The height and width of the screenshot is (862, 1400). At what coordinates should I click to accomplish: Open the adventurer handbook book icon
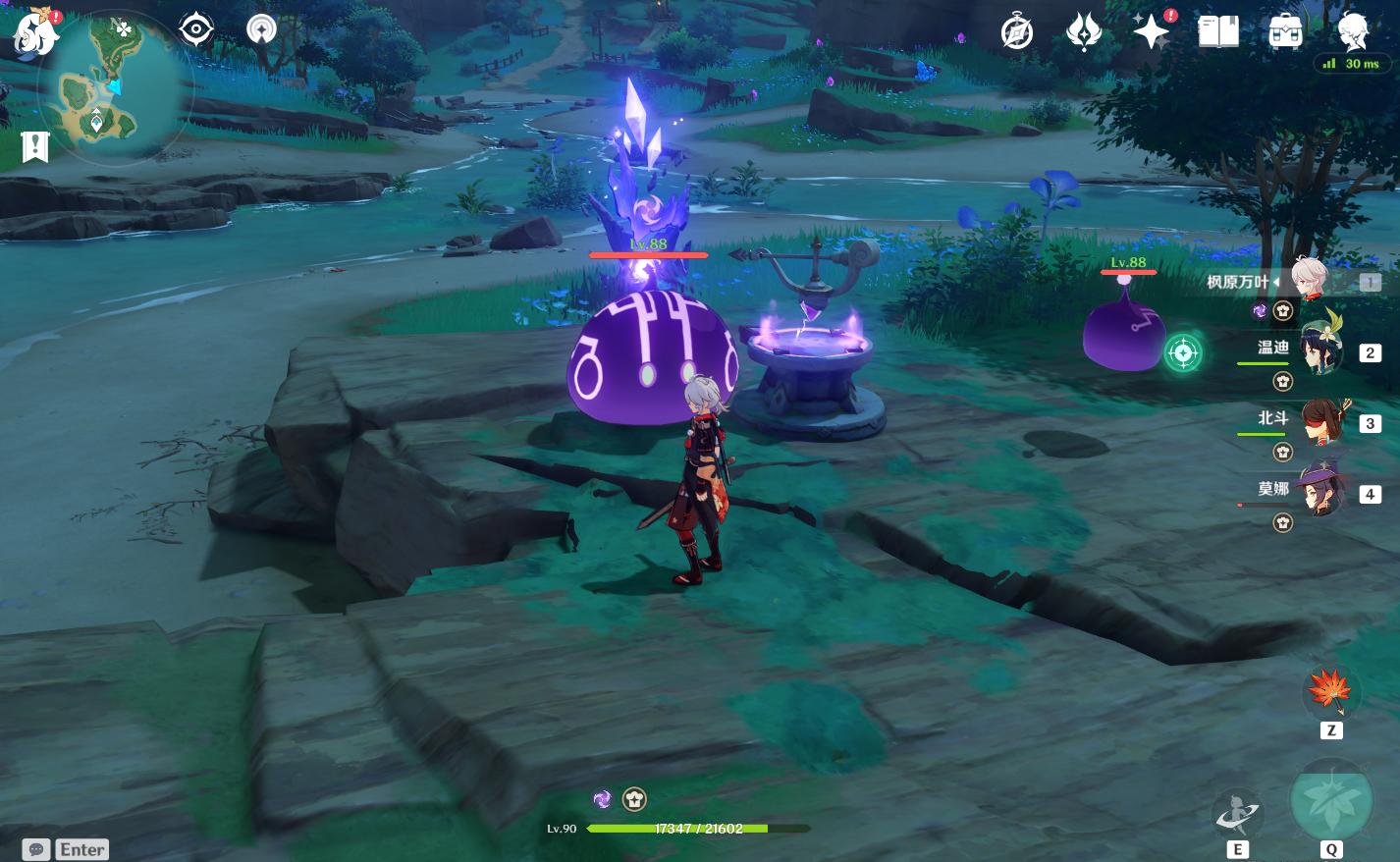pyautogui.click(x=1218, y=32)
